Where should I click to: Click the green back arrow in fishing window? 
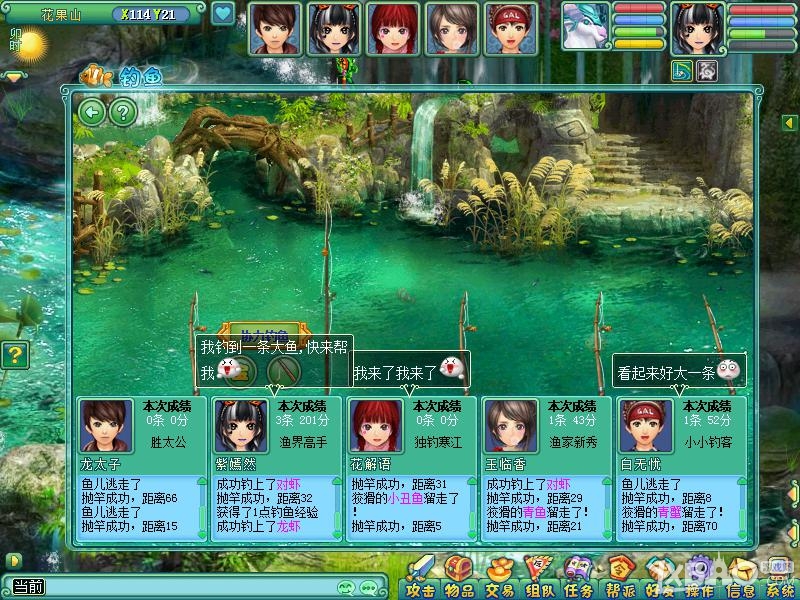pos(92,112)
